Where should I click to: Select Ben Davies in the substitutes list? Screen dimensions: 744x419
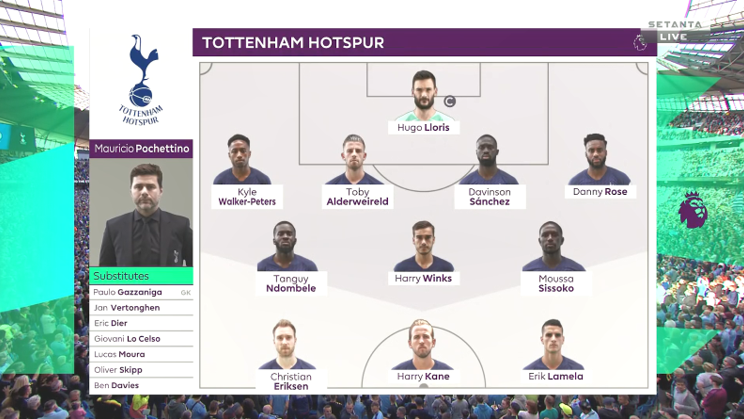[x=141, y=385]
